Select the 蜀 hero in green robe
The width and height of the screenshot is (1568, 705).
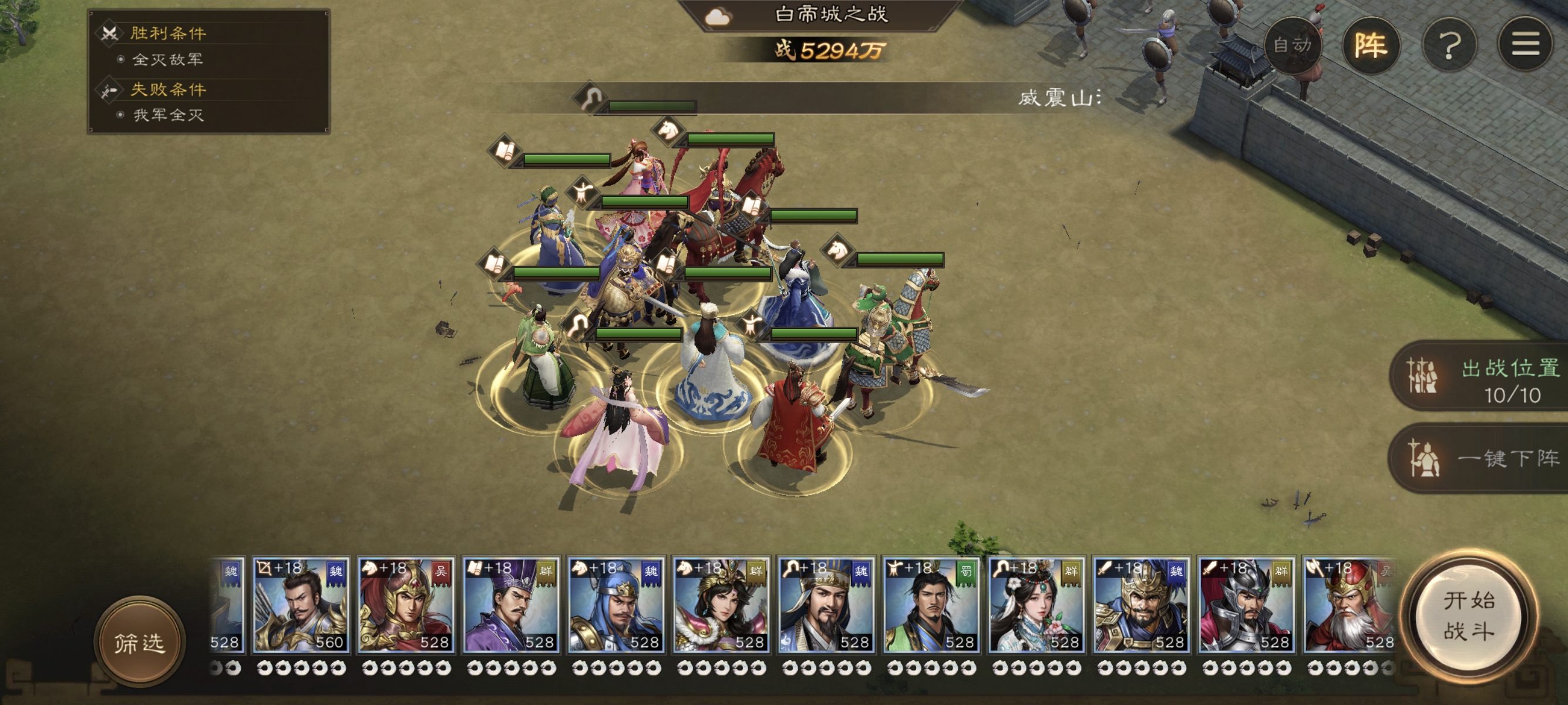[931, 605]
